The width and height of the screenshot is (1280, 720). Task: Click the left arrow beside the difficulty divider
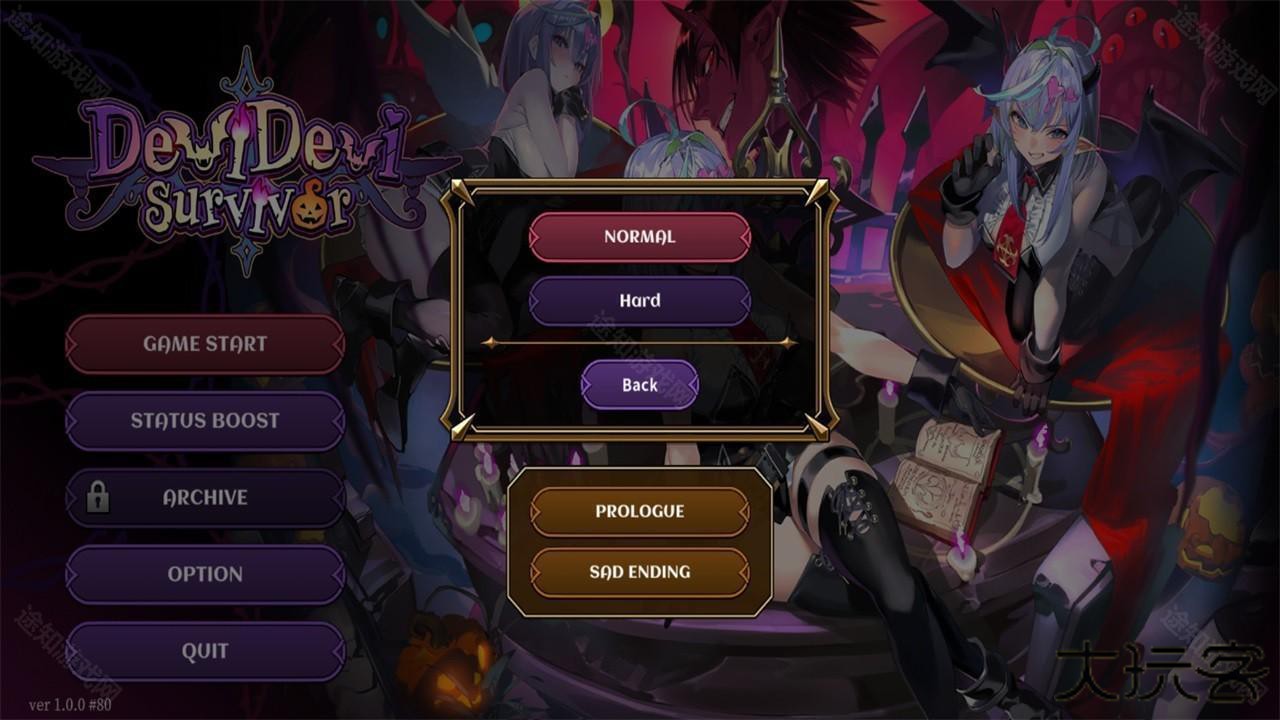coord(489,342)
